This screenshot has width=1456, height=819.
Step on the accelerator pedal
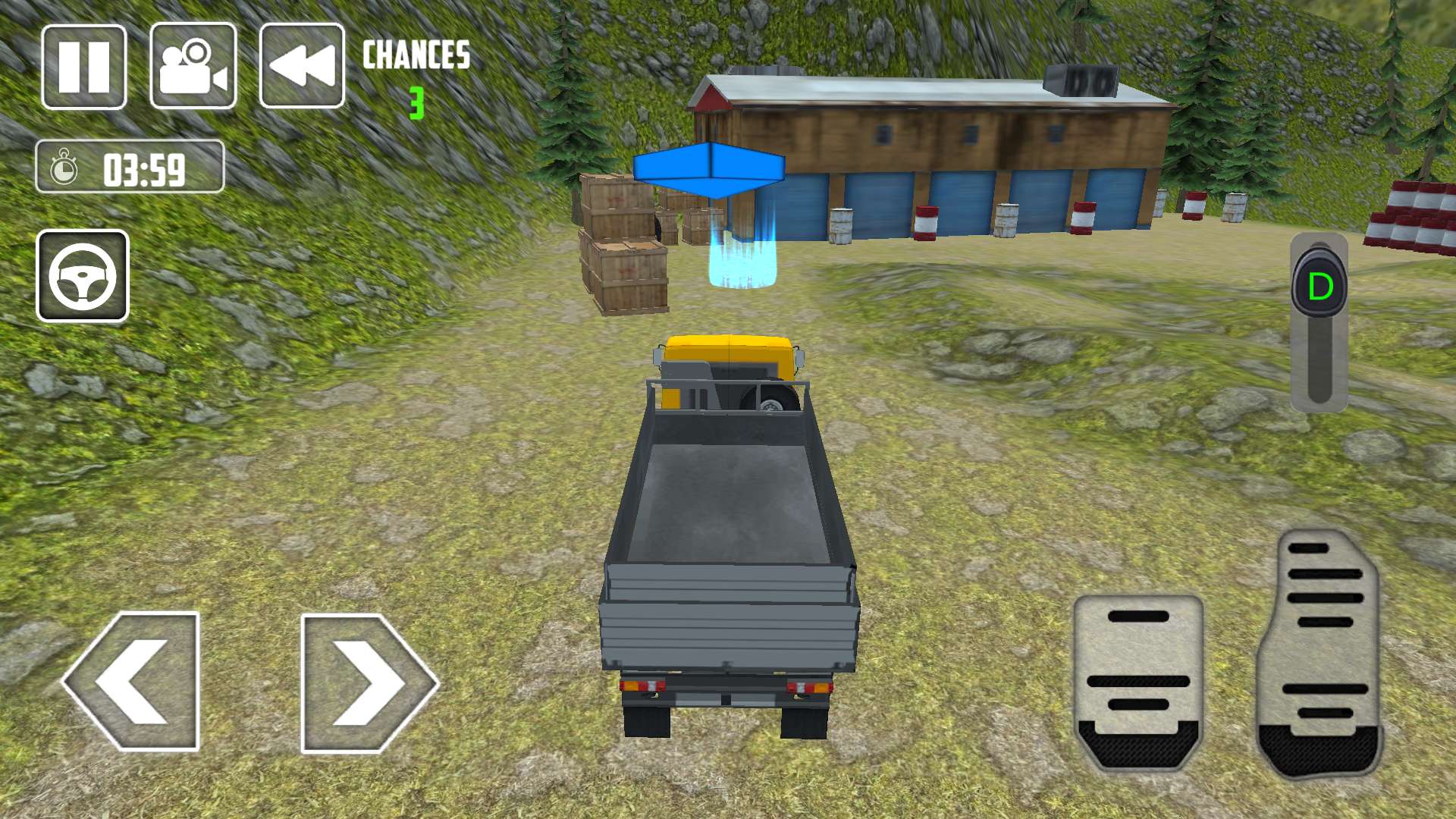[1319, 654]
